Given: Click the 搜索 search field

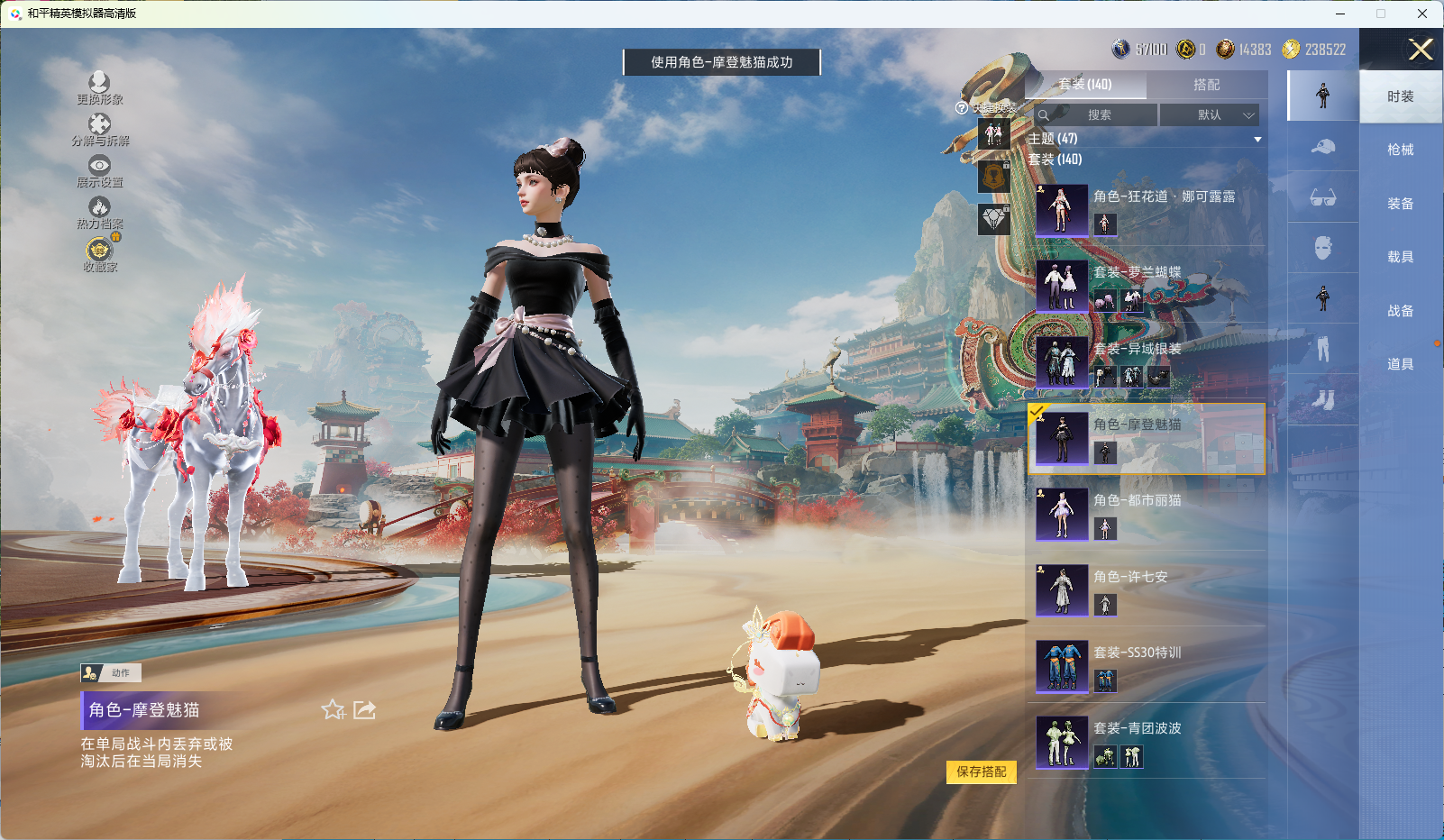Looking at the screenshot, I should point(1099,115).
